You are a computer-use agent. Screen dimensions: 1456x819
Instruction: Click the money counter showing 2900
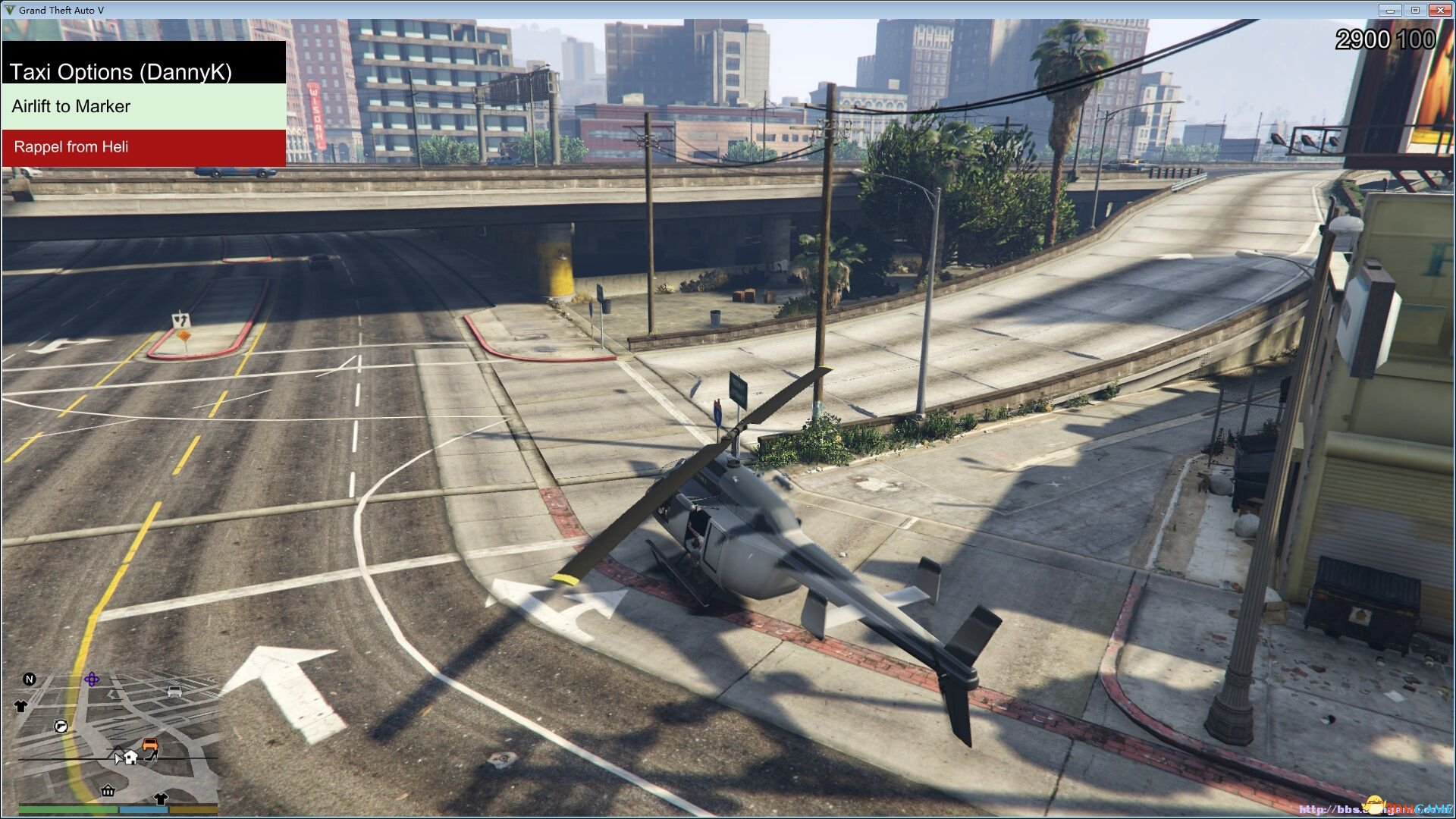pyautogui.click(x=1362, y=39)
